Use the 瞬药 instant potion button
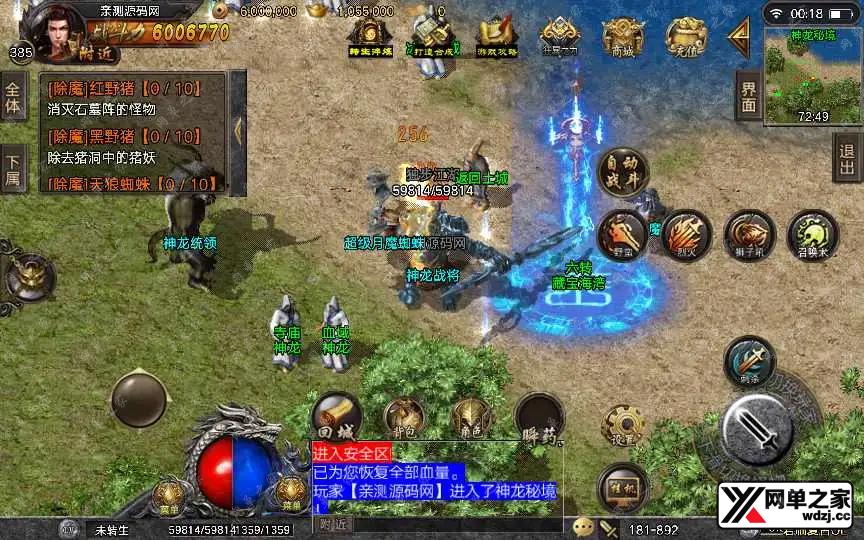 (x=539, y=418)
